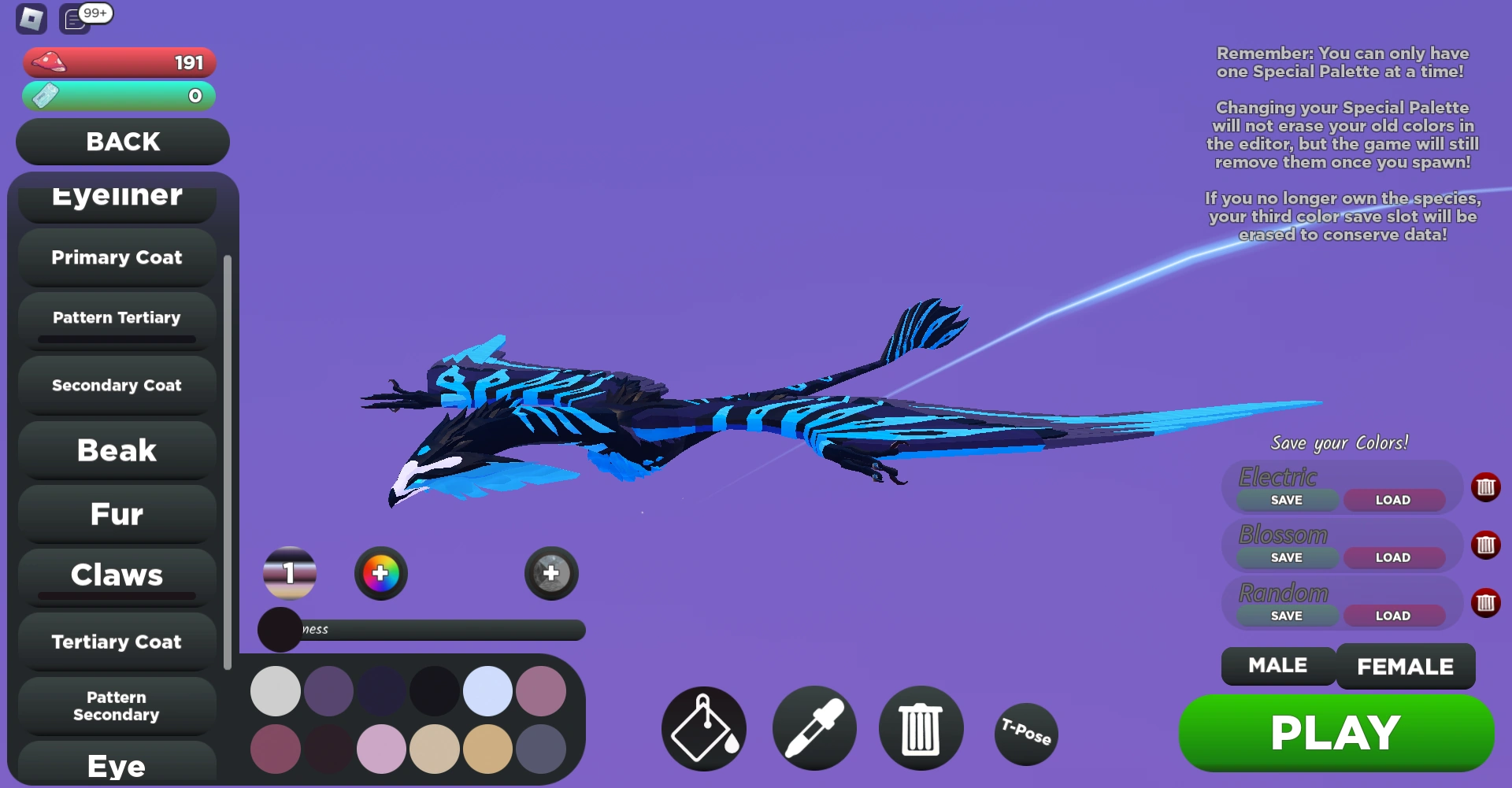Click LOAD on the Random palette
The height and width of the screenshot is (788, 1512).
(1394, 616)
